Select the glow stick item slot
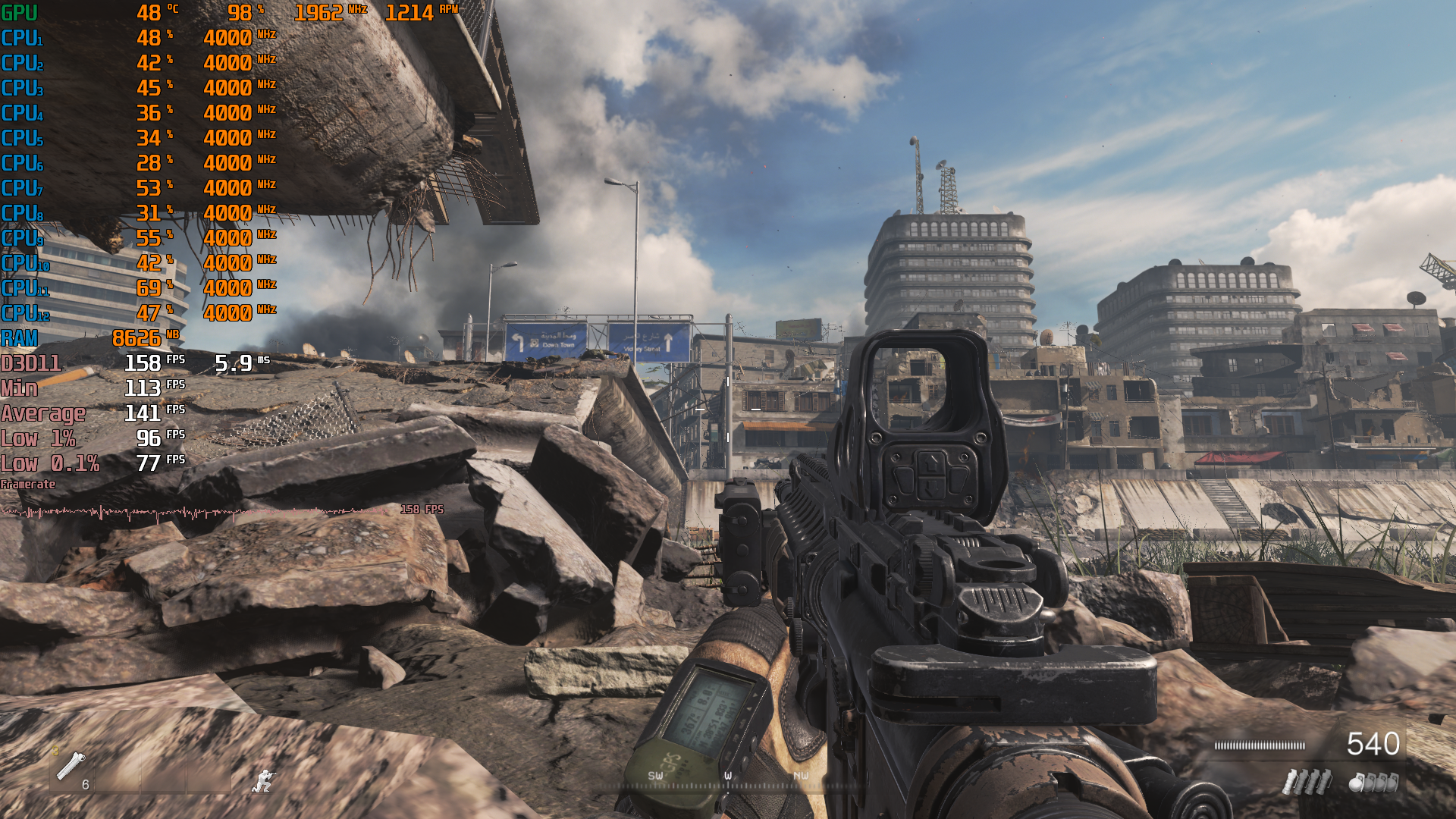The width and height of the screenshot is (1456, 819). pyautogui.click(x=71, y=767)
